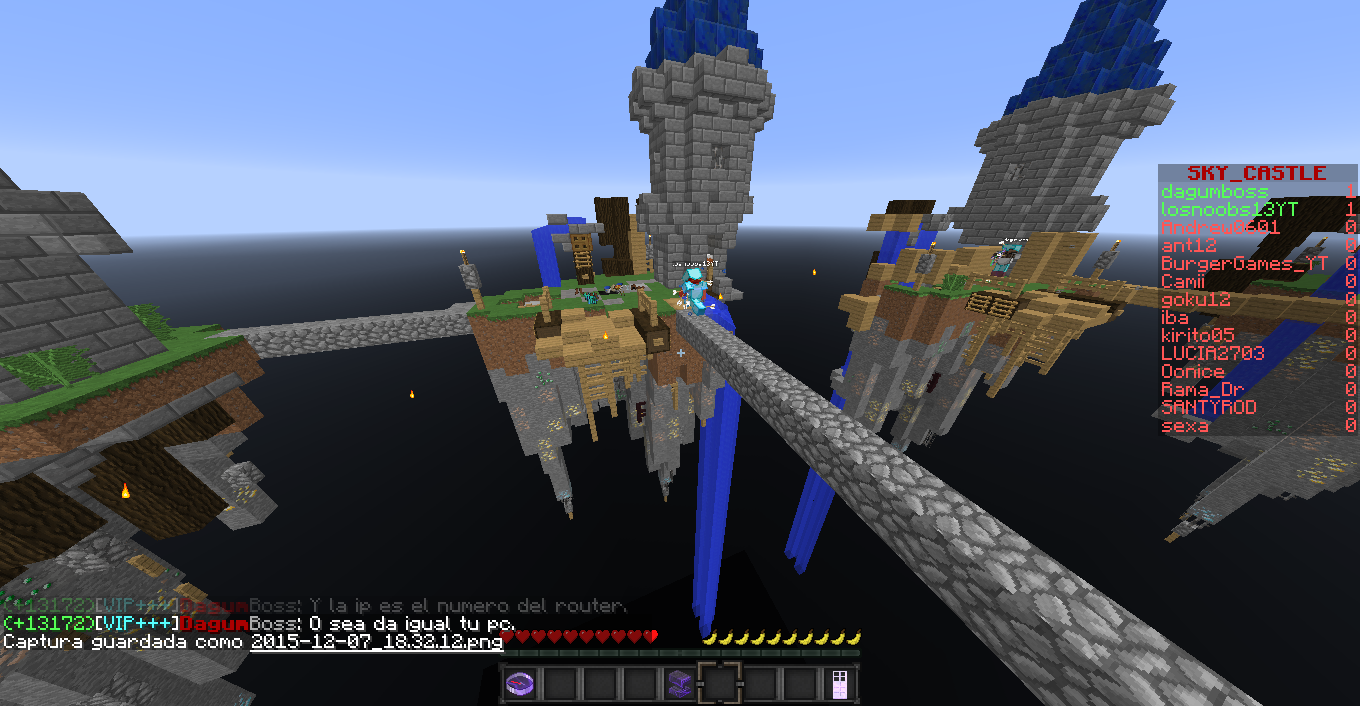This screenshot has width=1360, height=706.
Task: Select the purple compass hotbar slot
Action: coord(521,684)
